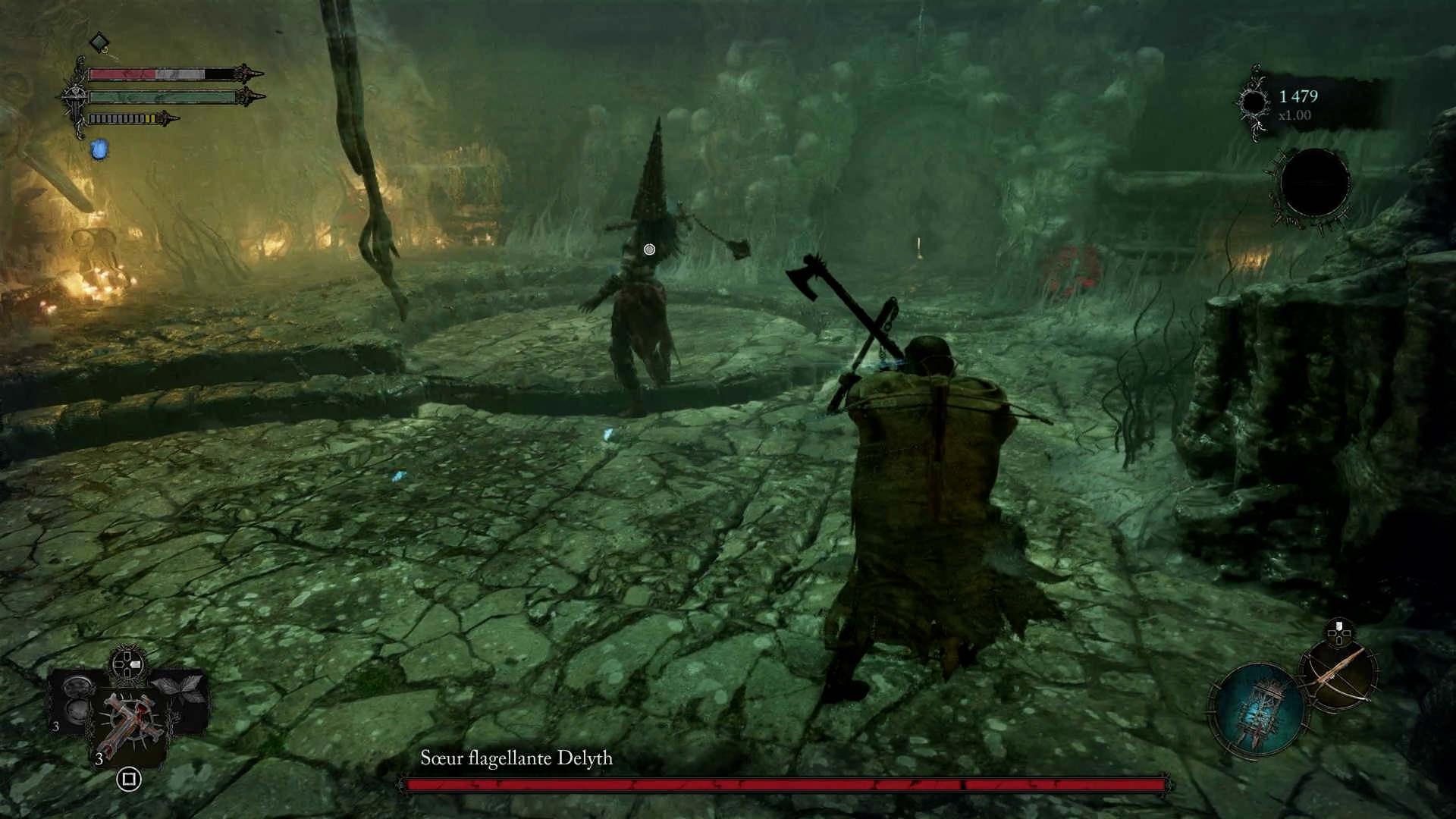Select the Sanguinarix healing item slot

point(130,725)
